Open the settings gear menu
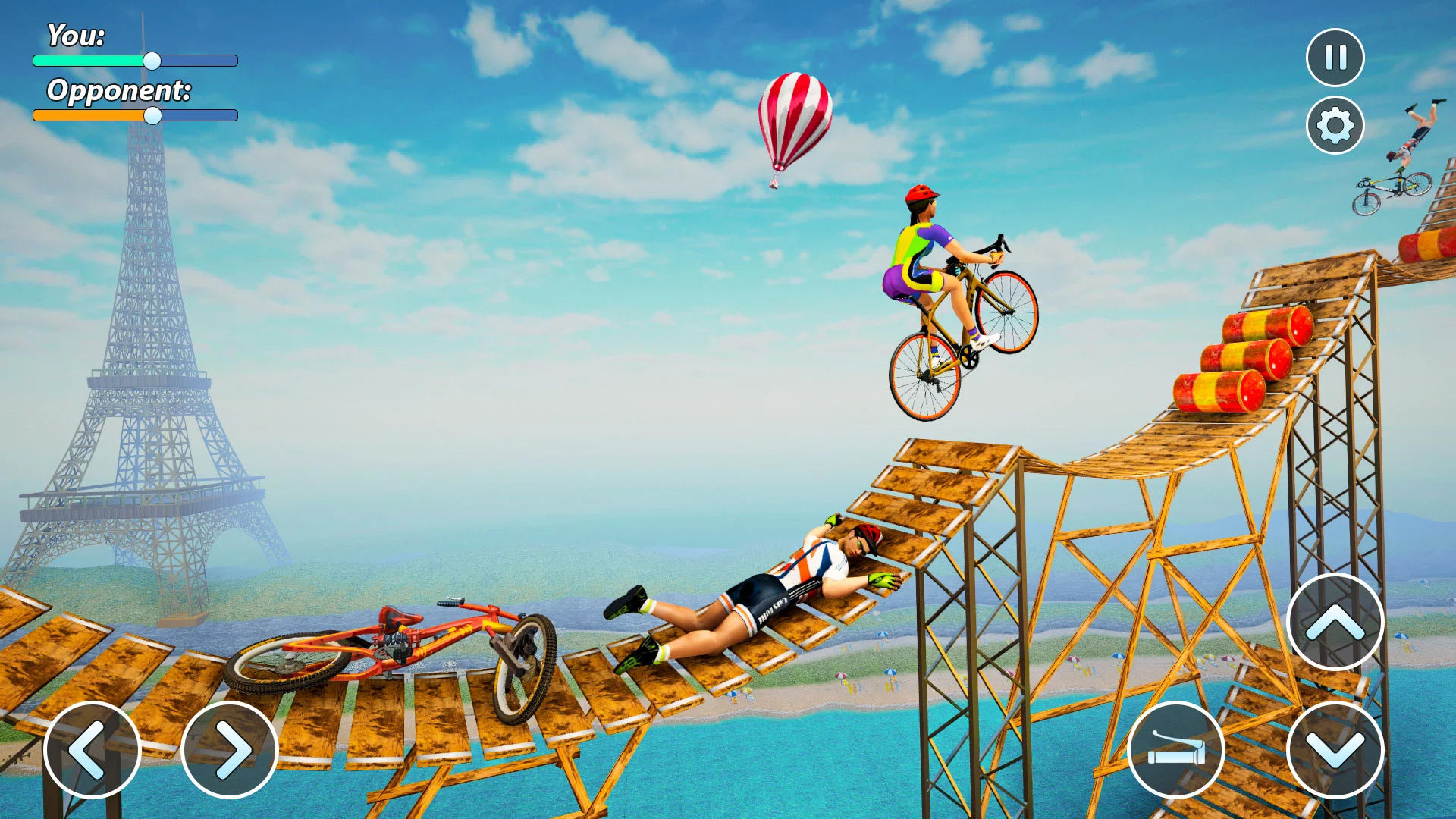This screenshot has width=1456, height=819. click(x=1334, y=124)
